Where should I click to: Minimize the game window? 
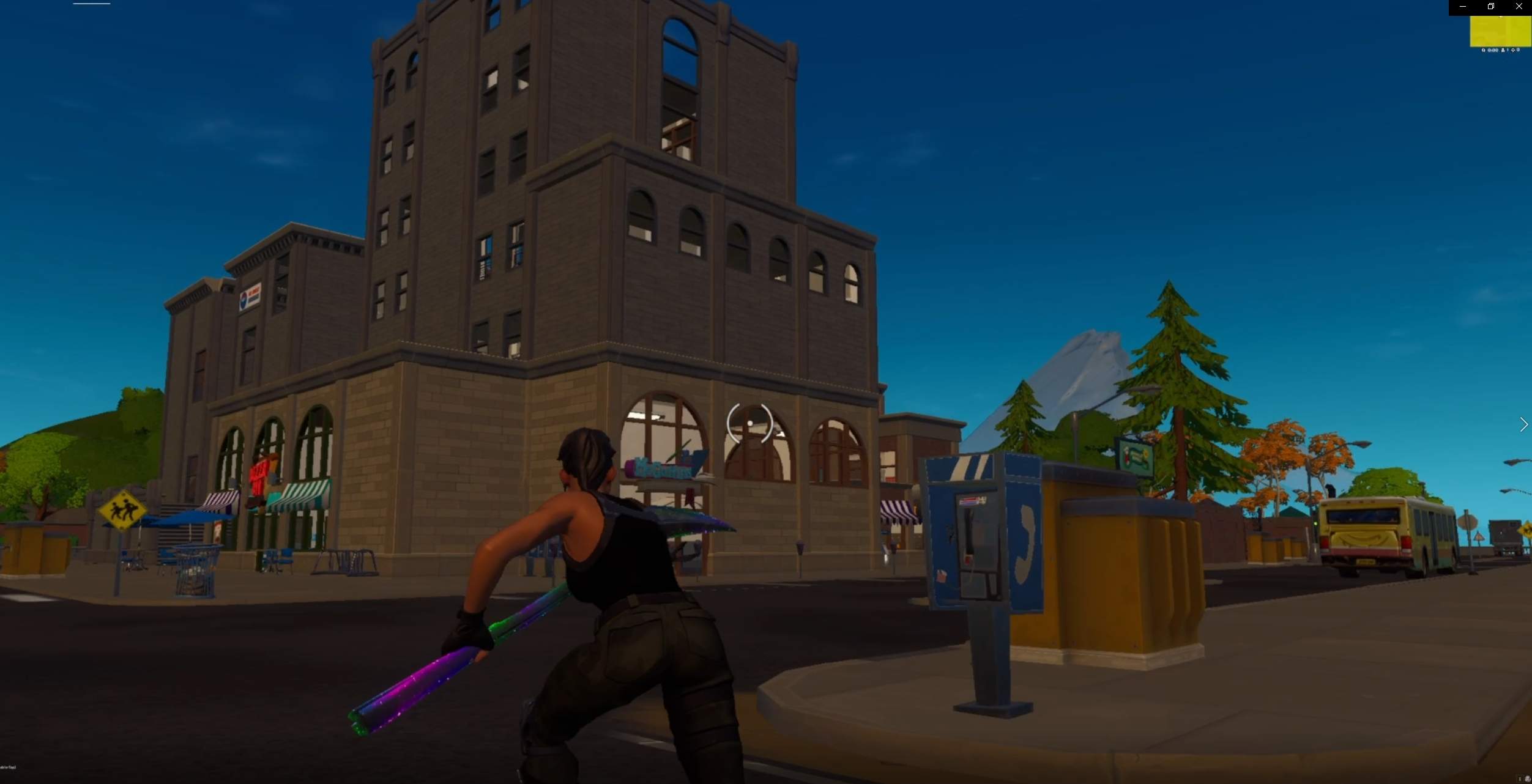click(x=1462, y=7)
